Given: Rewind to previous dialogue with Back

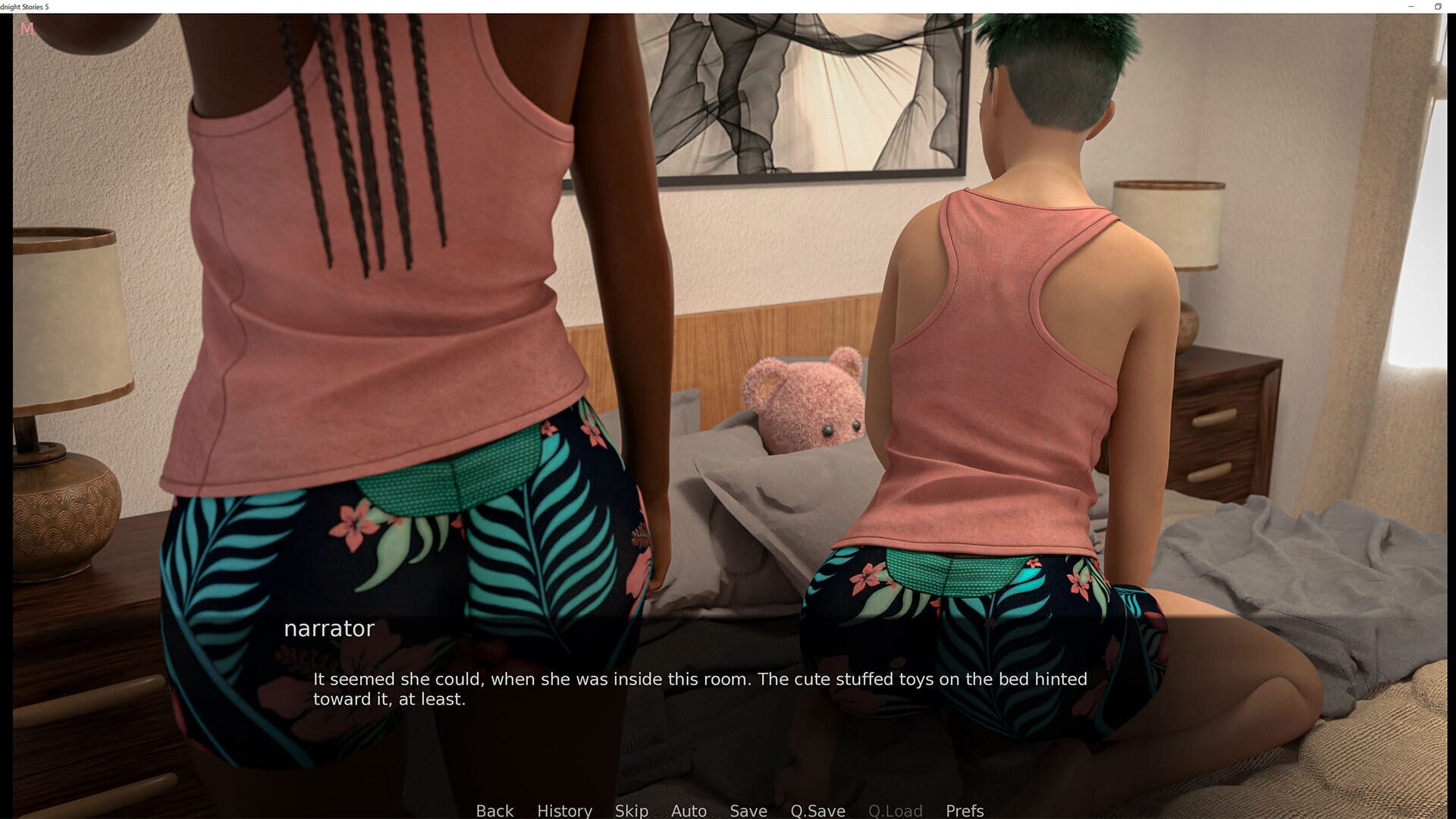Looking at the screenshot, I should (494, 810).
